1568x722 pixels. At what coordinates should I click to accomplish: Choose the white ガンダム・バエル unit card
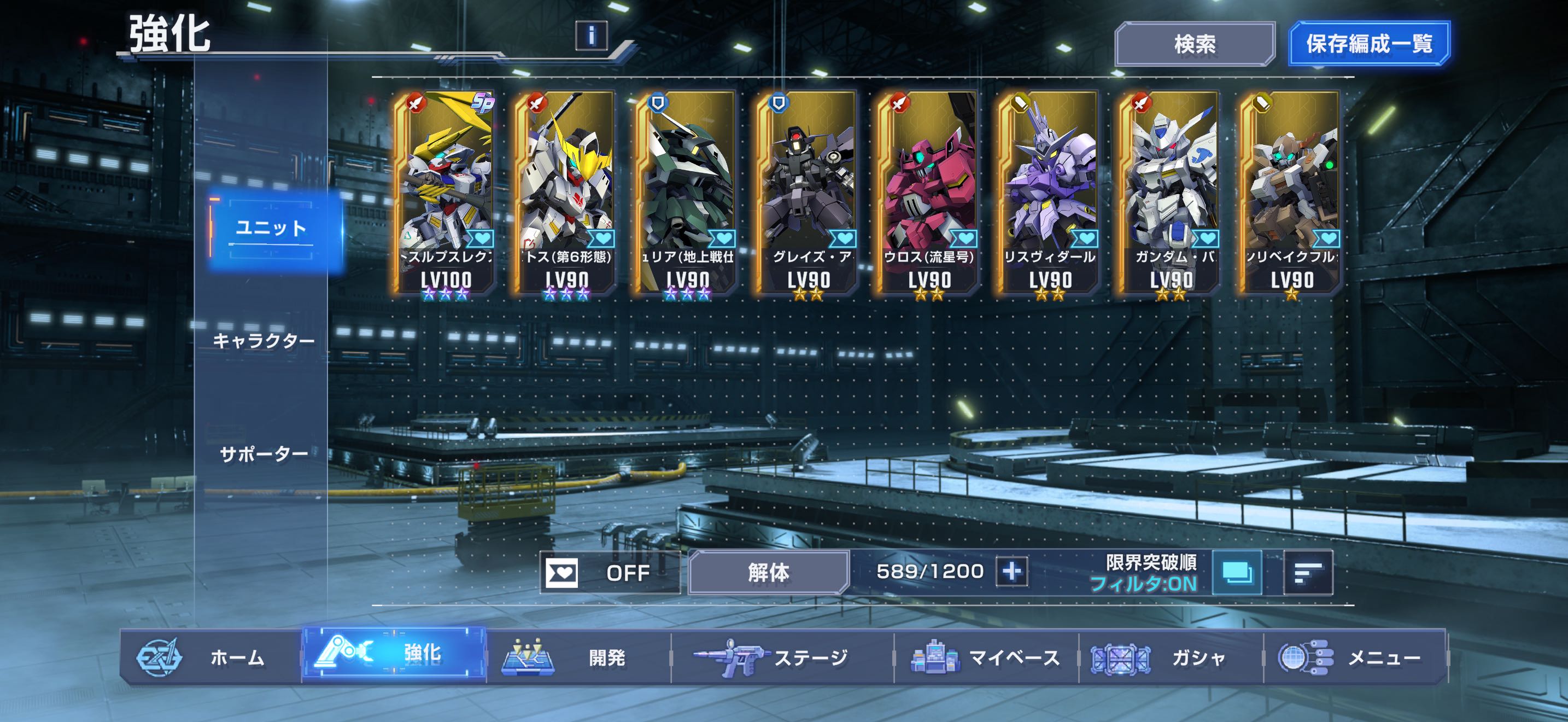pyautogui.click(x=1171, y=192)
